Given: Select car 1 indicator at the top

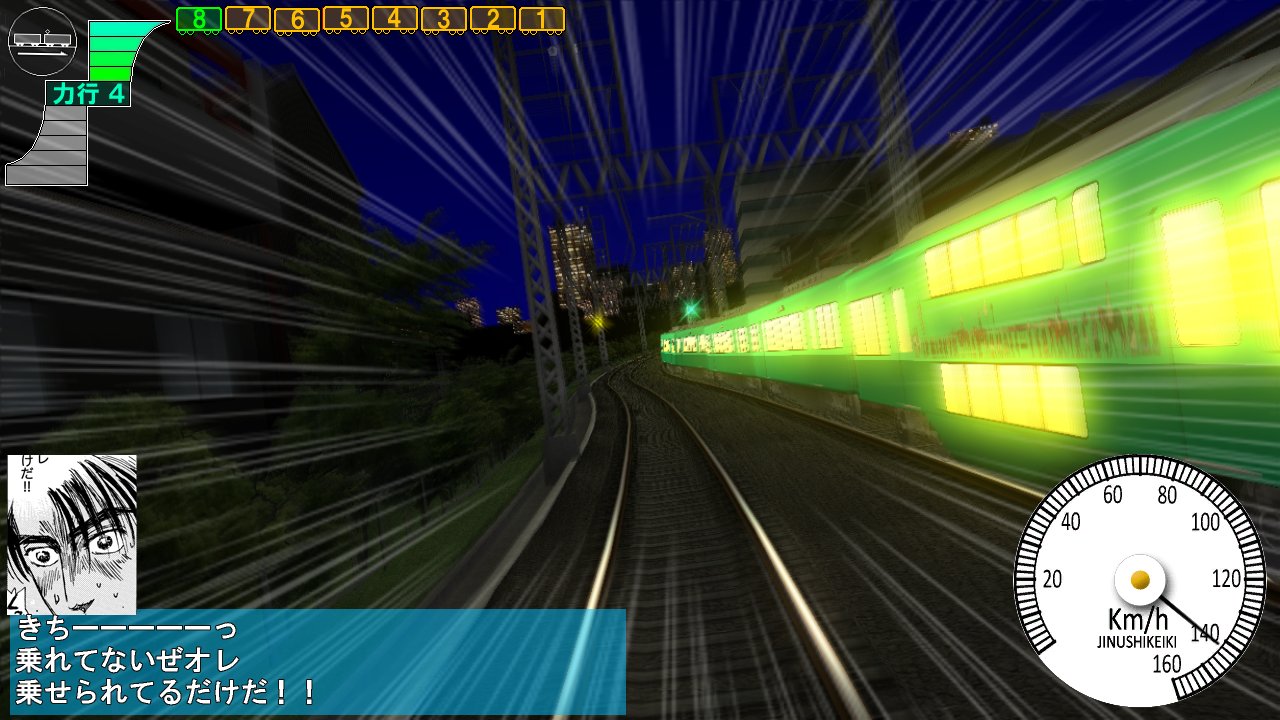Looking at the screenshot, I should pos(541,17).
